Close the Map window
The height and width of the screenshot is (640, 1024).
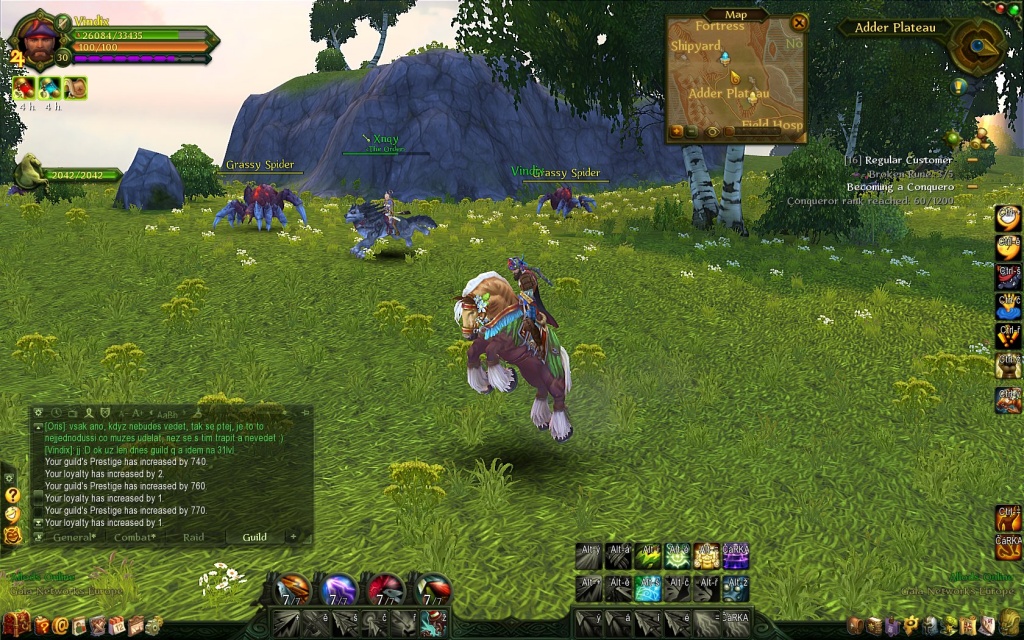click(798, 22)
